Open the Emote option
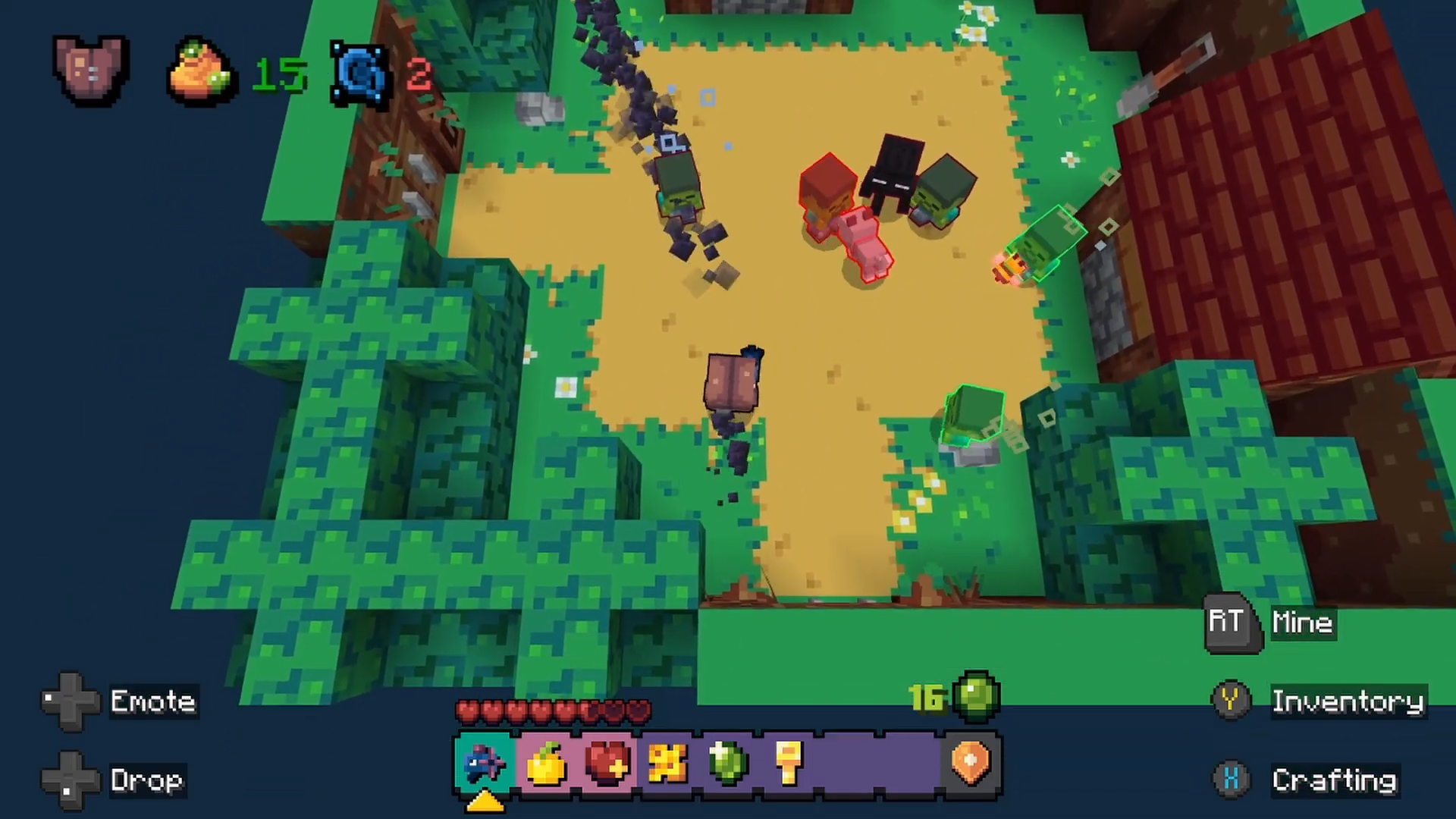The image size is (1456, 819). (152, 701)
